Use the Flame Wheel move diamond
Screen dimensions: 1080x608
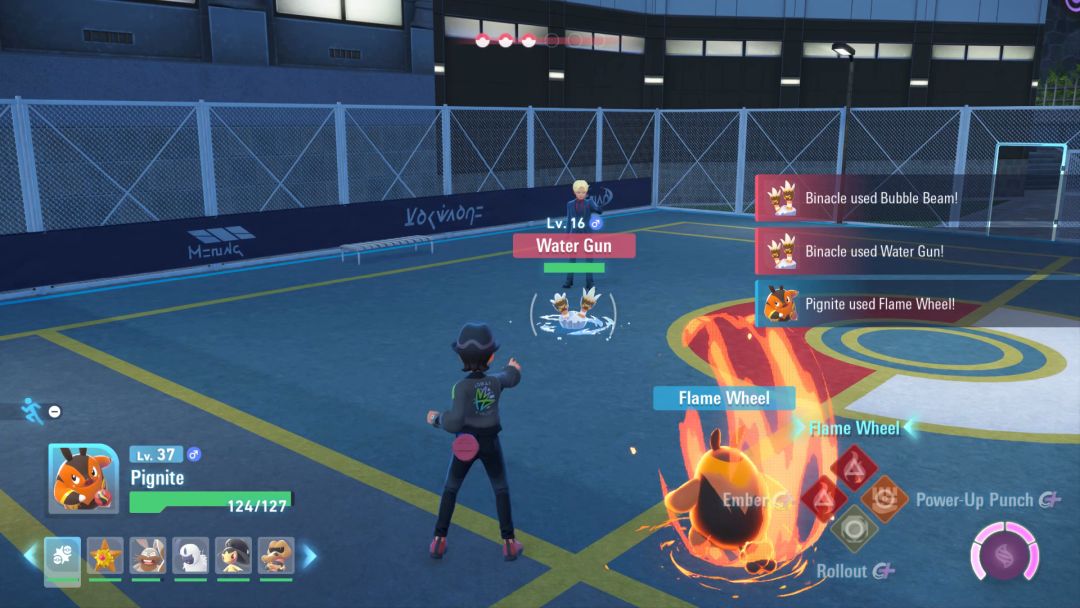point(853,468)
